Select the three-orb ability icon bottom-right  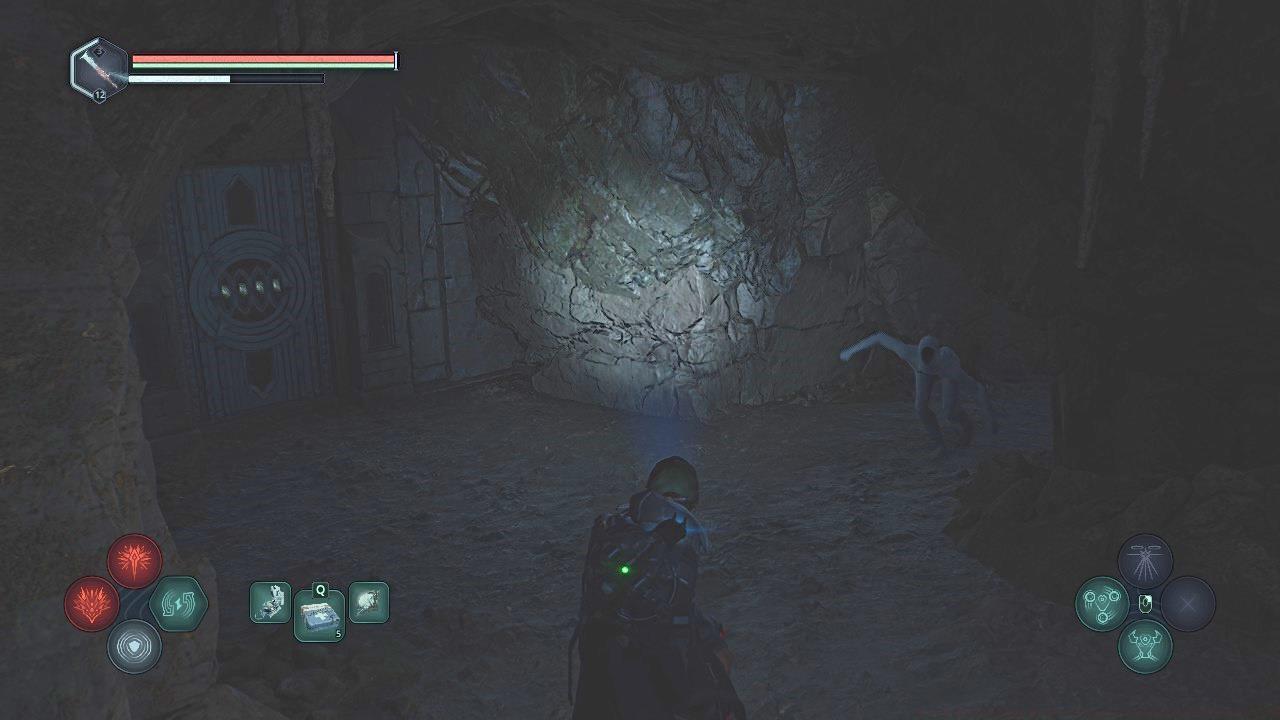1102,602
